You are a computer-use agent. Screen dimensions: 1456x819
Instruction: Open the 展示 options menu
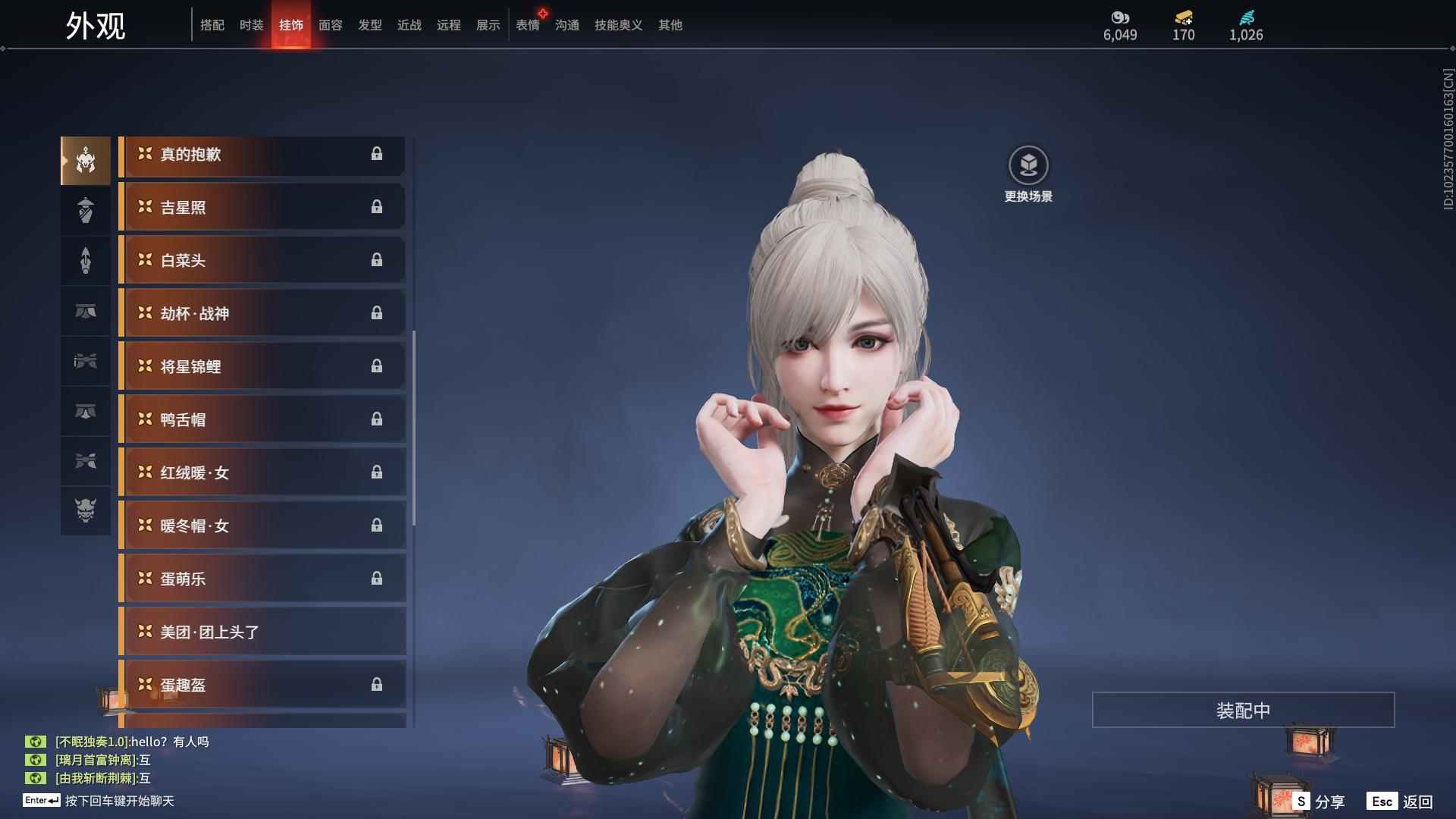pos(488,25)
